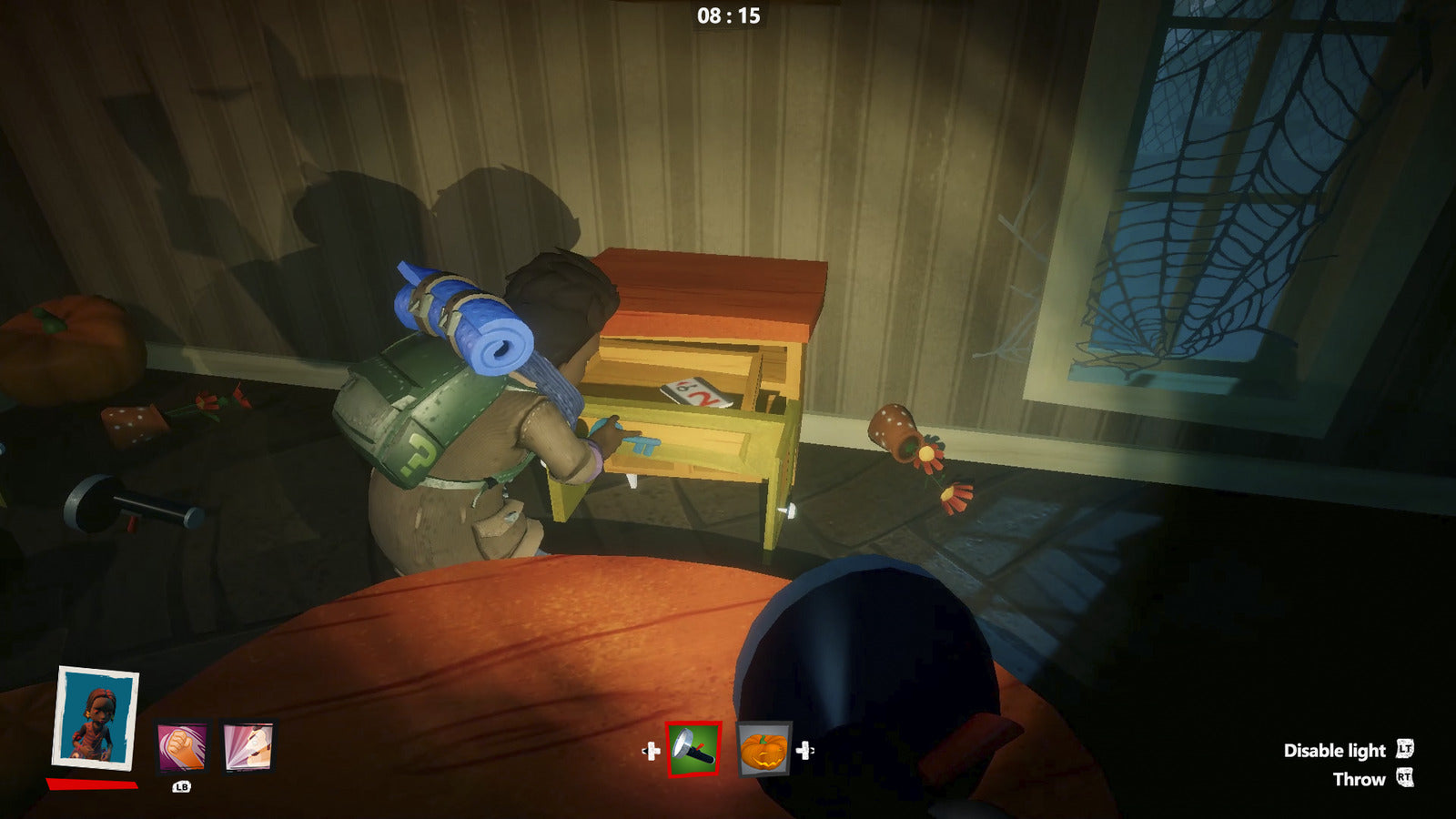Screen dimensions: 1456x819
Task: Click the Throw action label
Action: pyautogui.click(x=1360, y=779)
